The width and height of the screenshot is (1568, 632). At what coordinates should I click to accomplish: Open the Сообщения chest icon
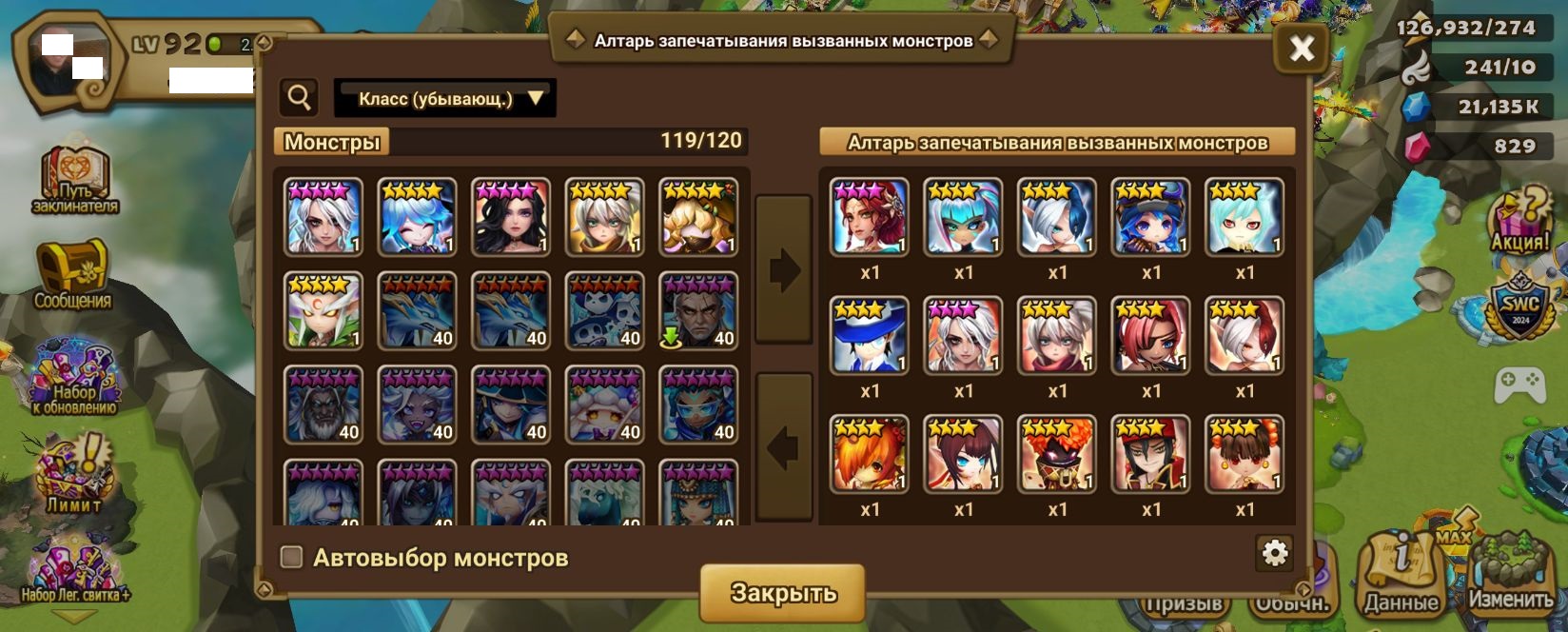72,274
